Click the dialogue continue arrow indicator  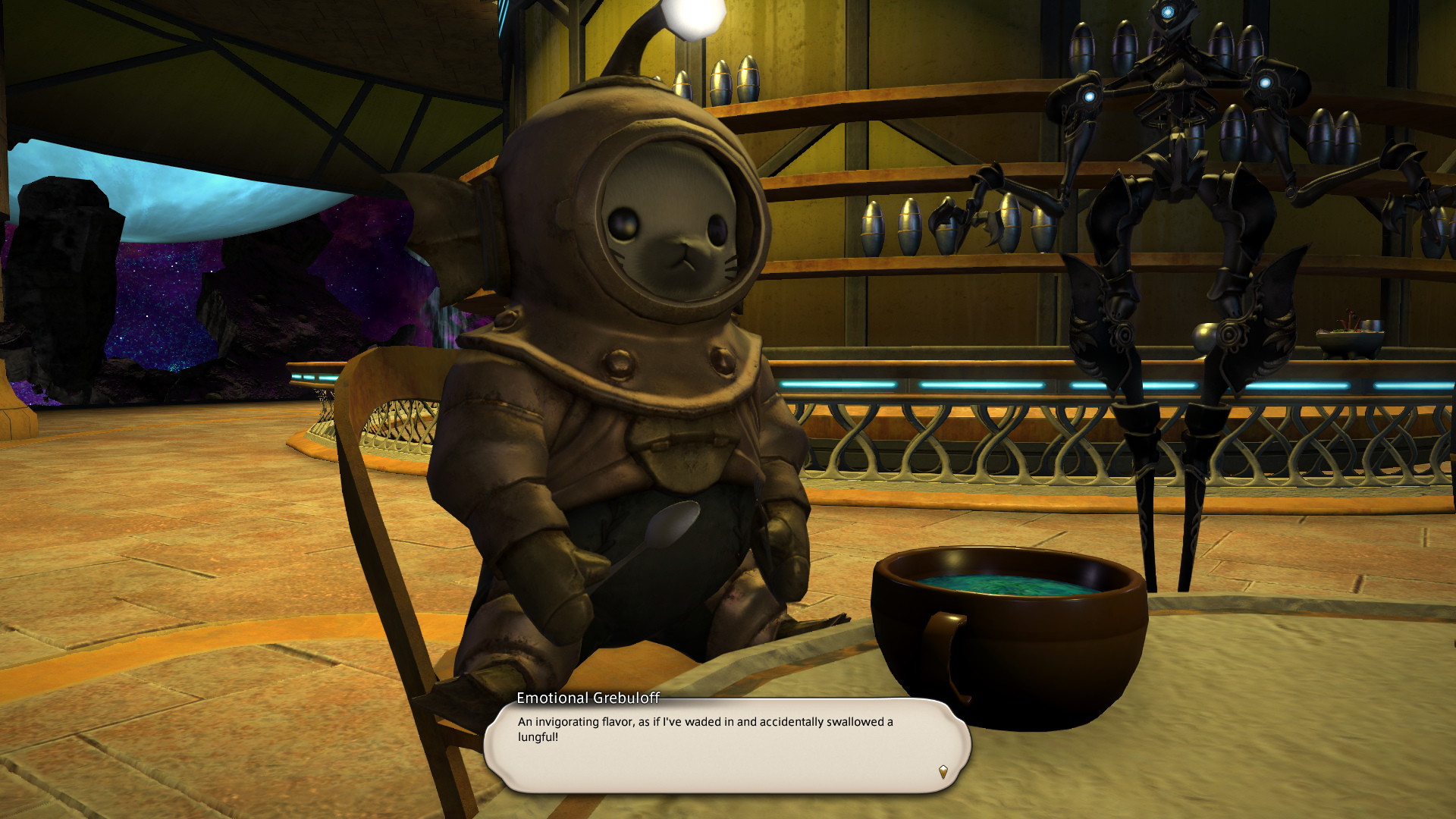(x=943, y=772)
